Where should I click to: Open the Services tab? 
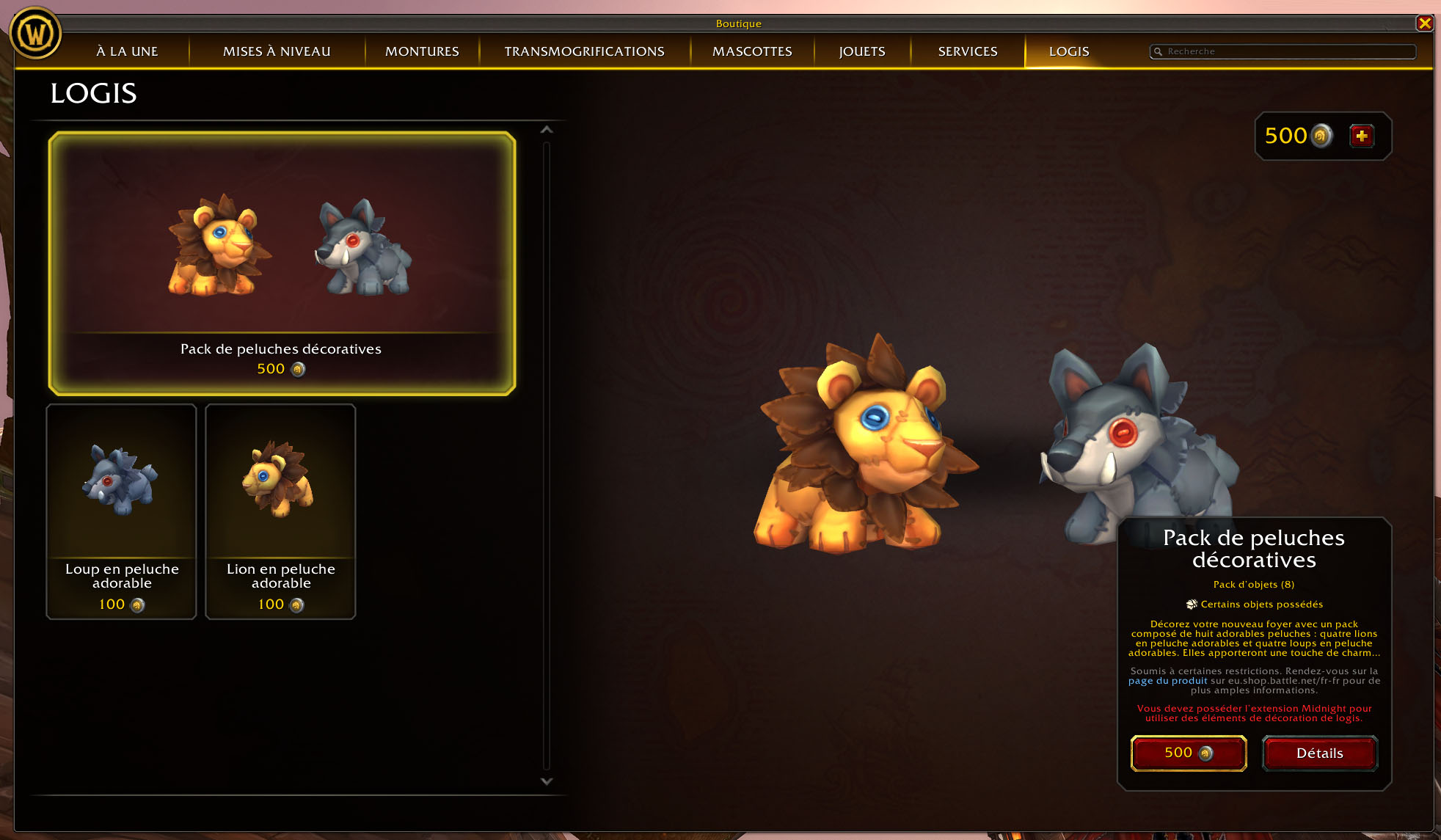tap(968, 51)
